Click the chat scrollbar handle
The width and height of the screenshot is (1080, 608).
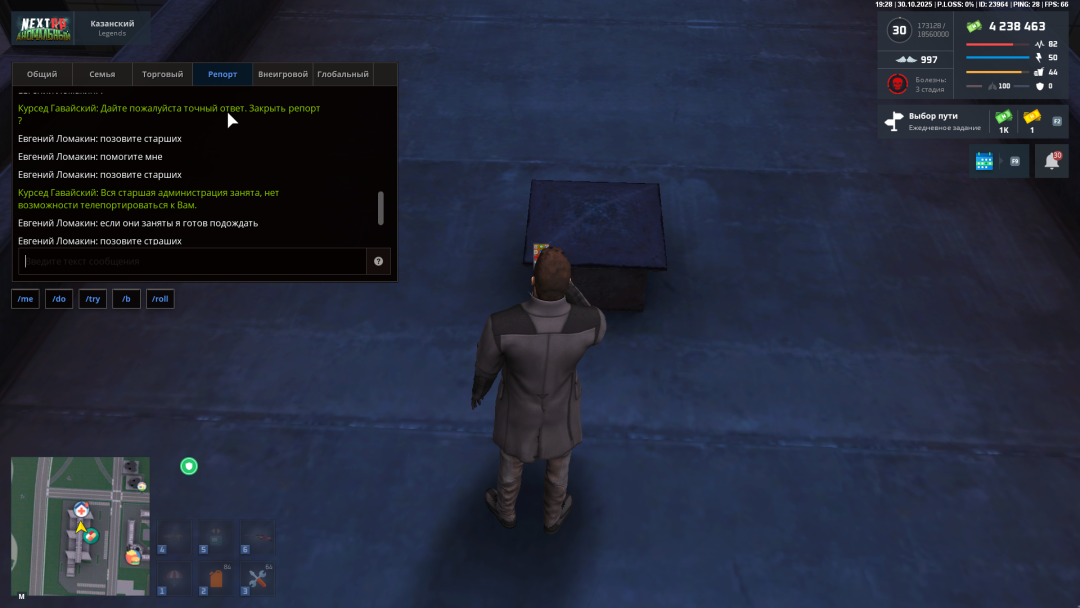tap(380, 208)
